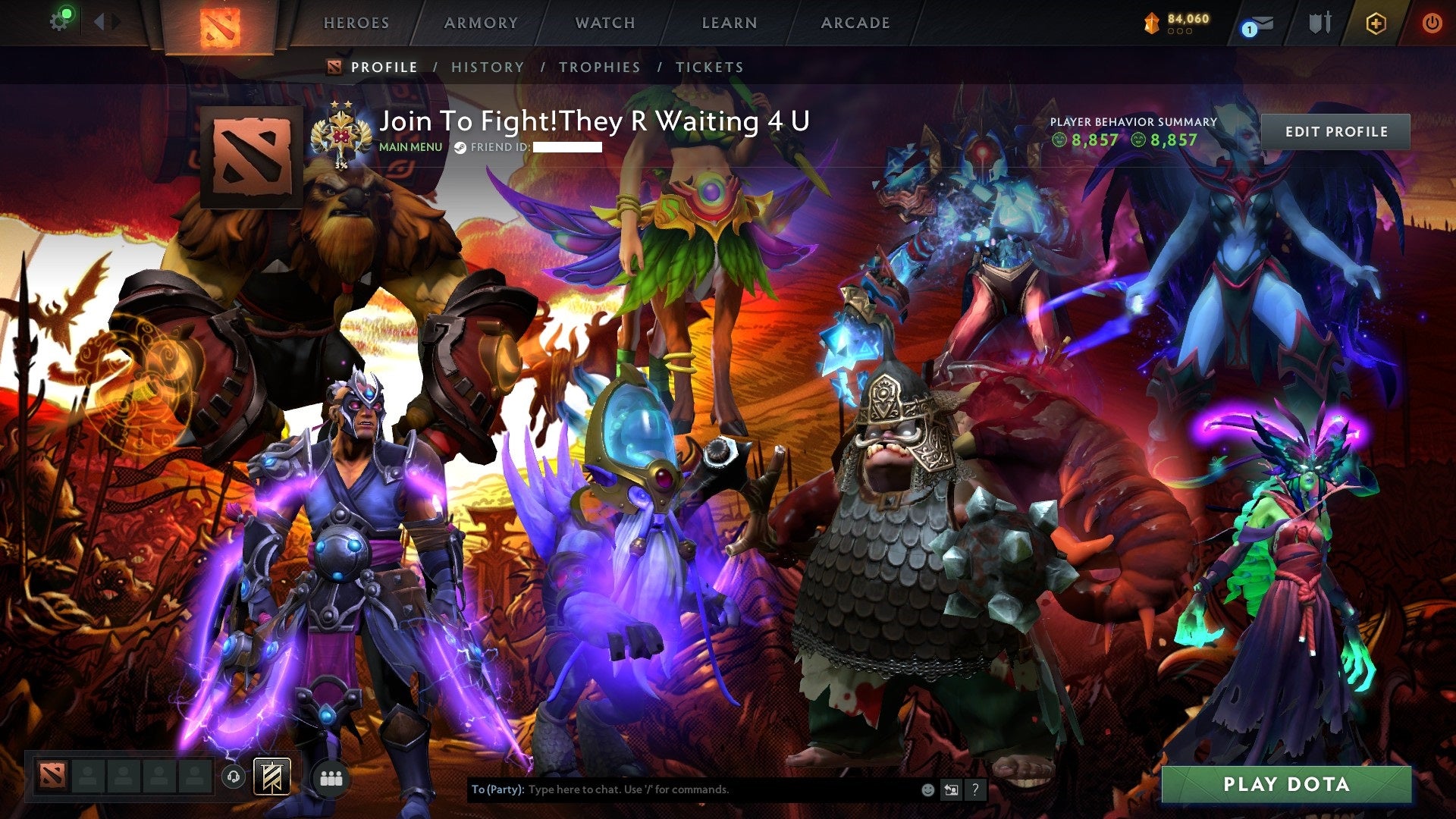Click the gold hexagon plus icon
Image resolution: width=1456 pixels, height=819 pixels.
pos(1375,22)
